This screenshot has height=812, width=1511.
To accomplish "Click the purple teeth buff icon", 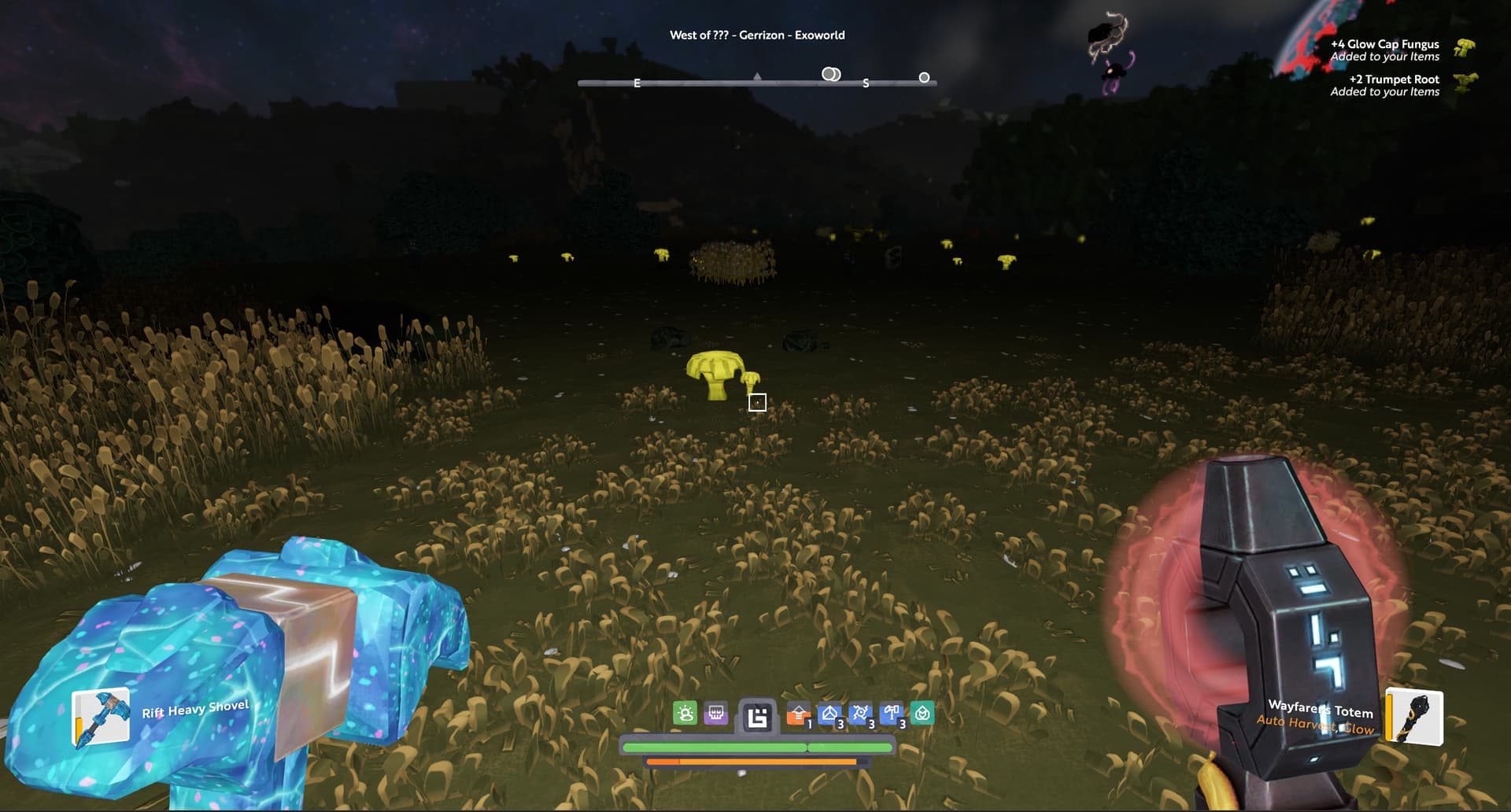I will (x=716, y=714).
